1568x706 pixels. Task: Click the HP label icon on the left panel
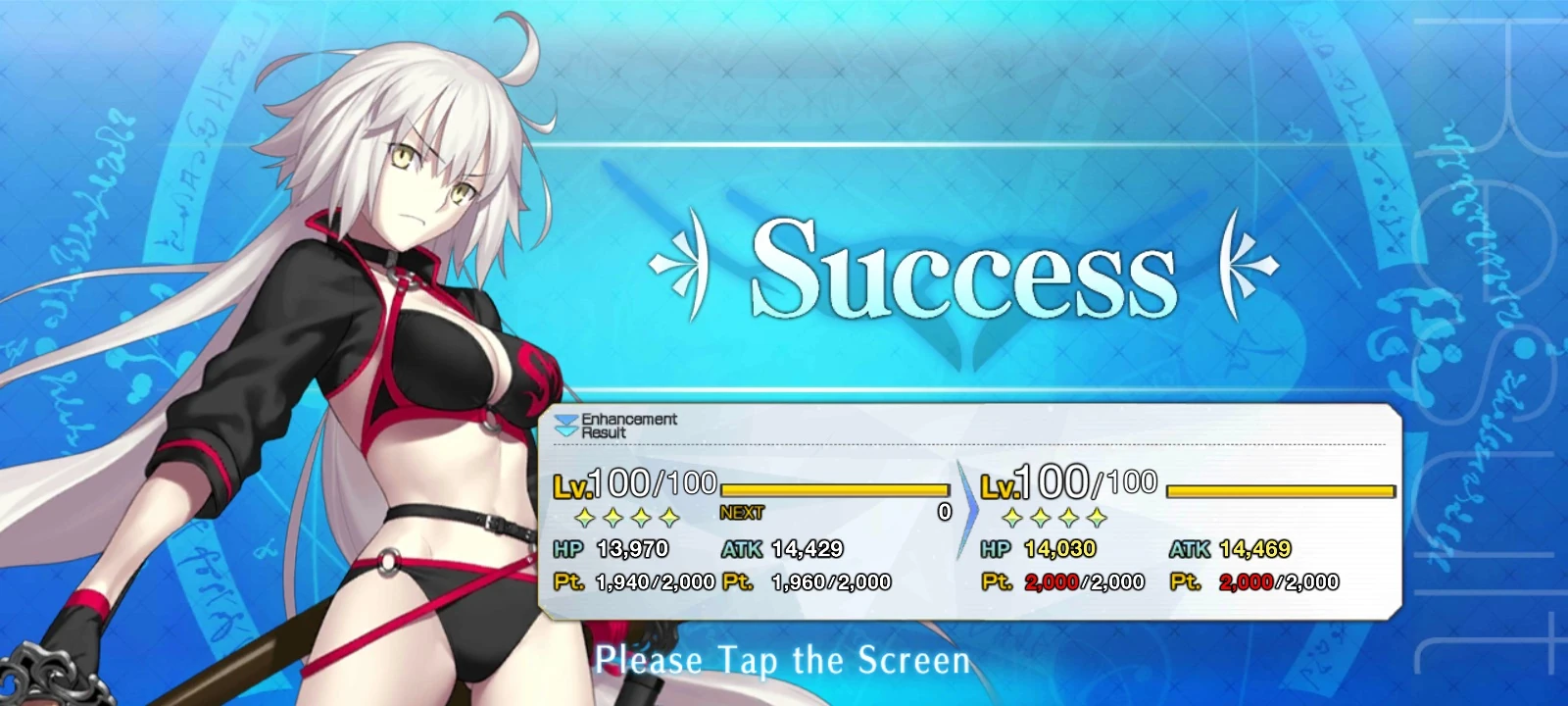tap(566, 550)
